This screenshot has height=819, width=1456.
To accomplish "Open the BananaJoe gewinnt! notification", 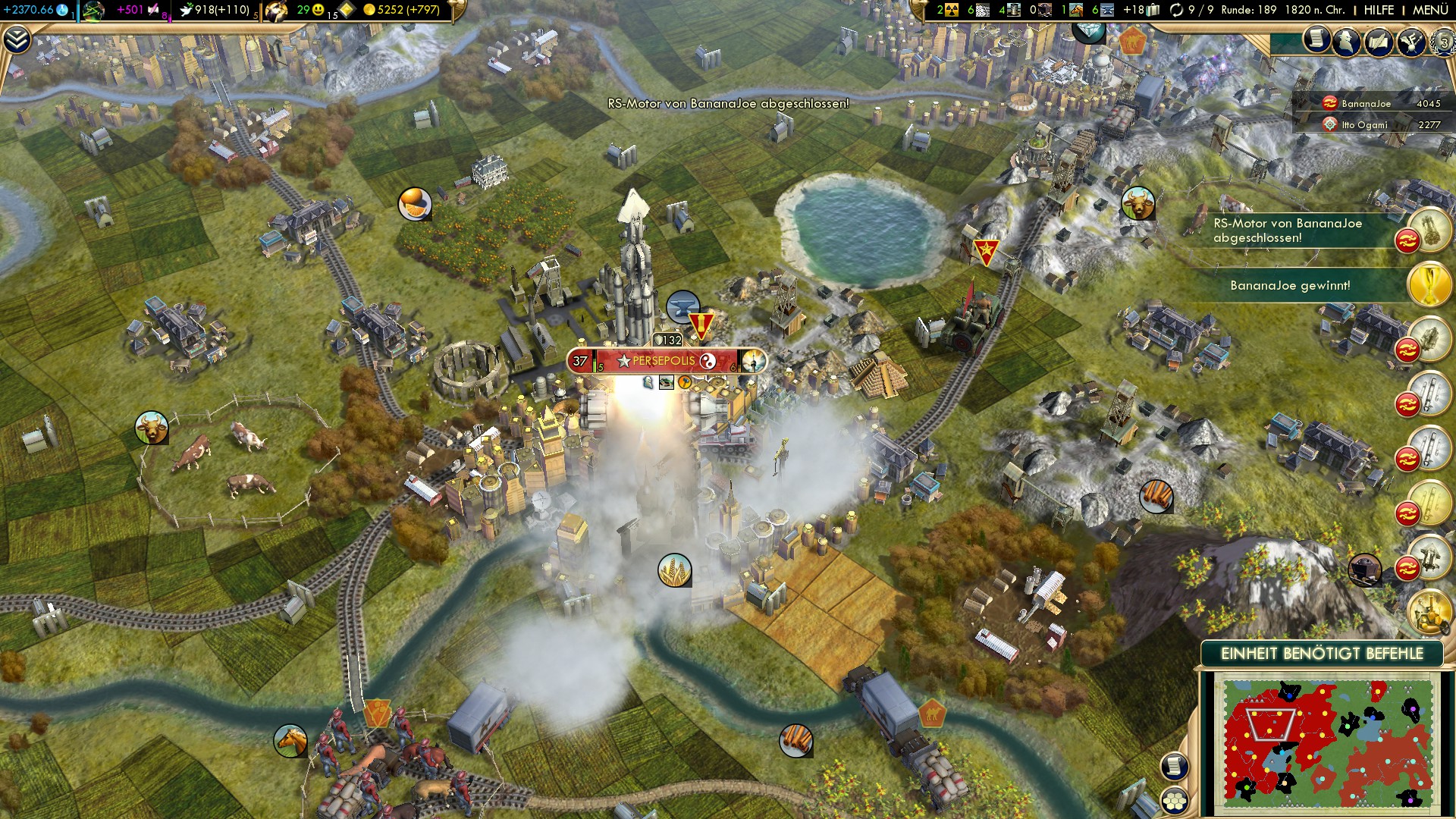I will [x=1290, y=286].
